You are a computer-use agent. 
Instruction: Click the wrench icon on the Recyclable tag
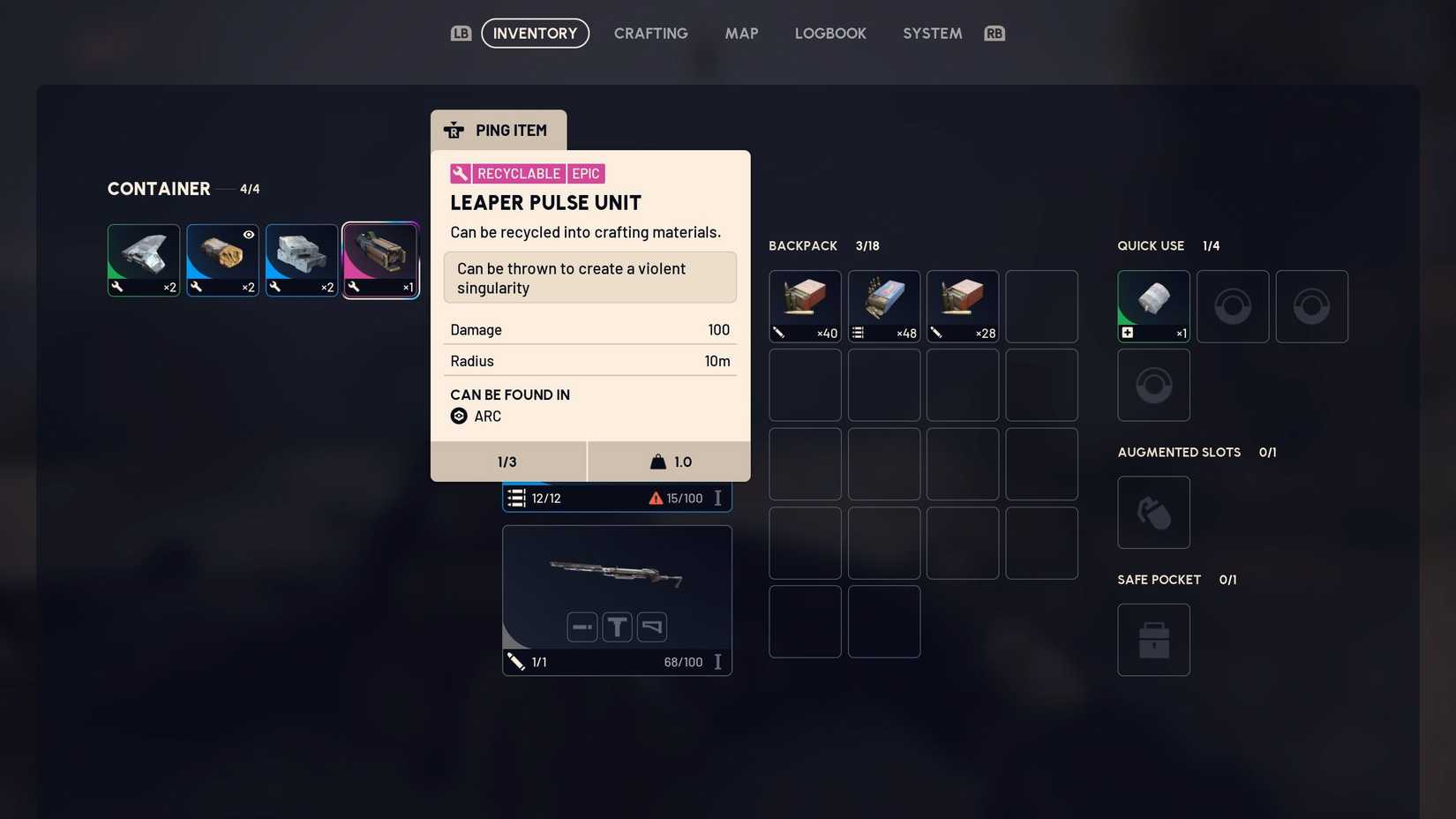click(458, 173)
